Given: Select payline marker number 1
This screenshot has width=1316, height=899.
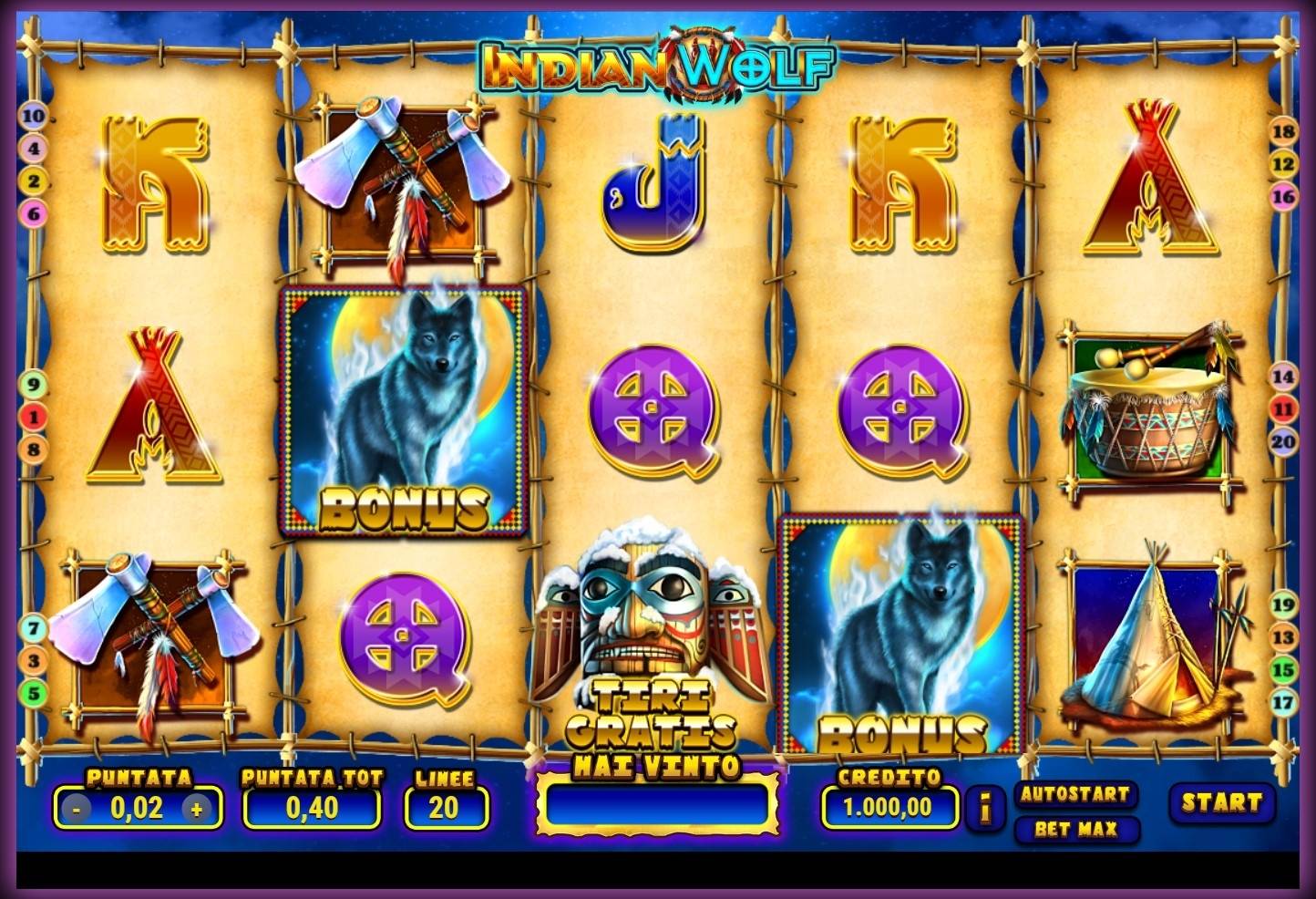Looking at the screenshot, I should [x=33, y=418].
